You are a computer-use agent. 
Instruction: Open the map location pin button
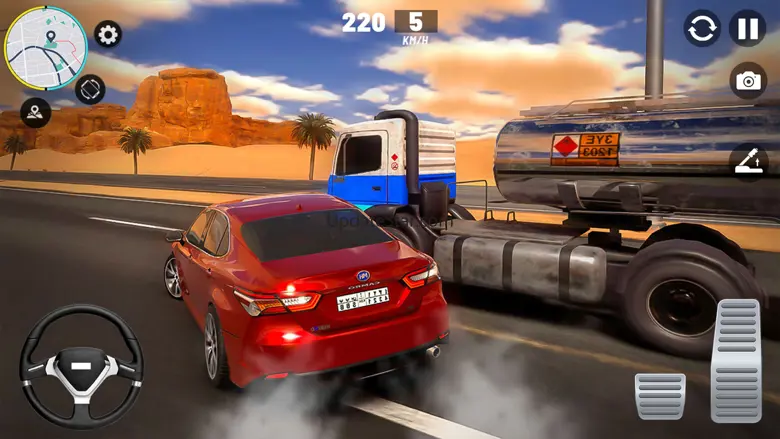tap(35, 111)
